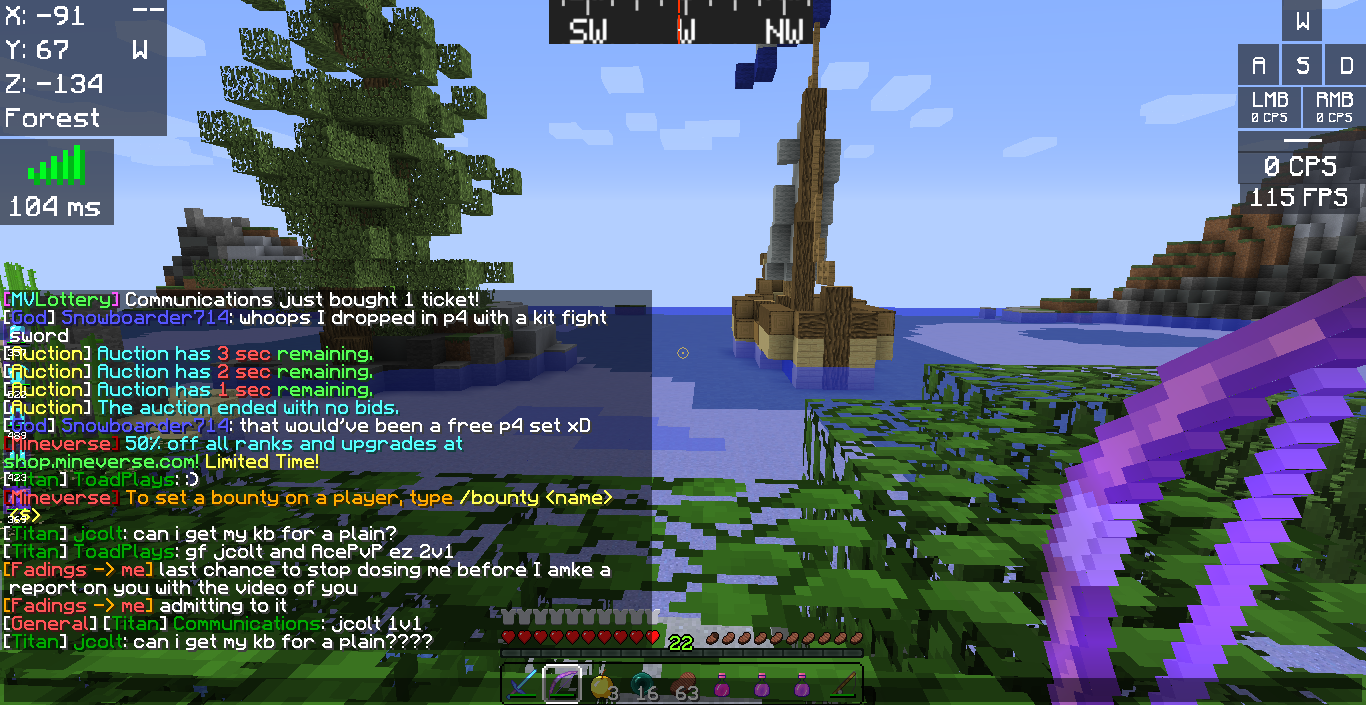Select the ender pearl stack
Screen dimensions: 1366x705
click(641, 685)
